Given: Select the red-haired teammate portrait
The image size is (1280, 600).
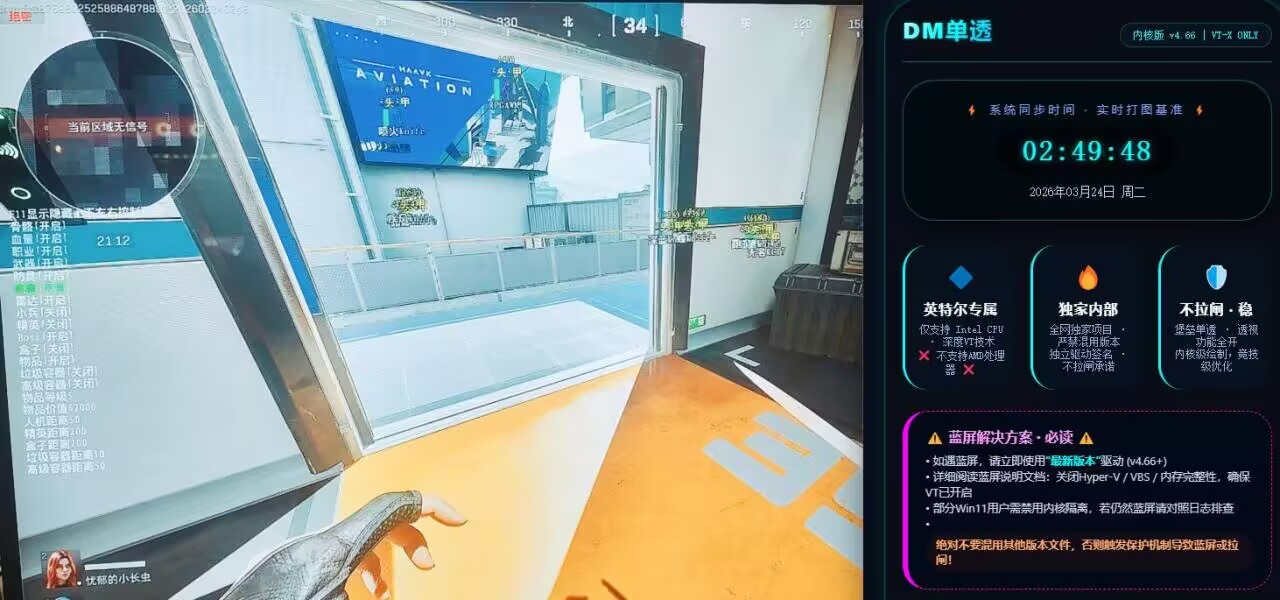Looking at the screenshot, I should pyautogui.click(x=61, y=569).
